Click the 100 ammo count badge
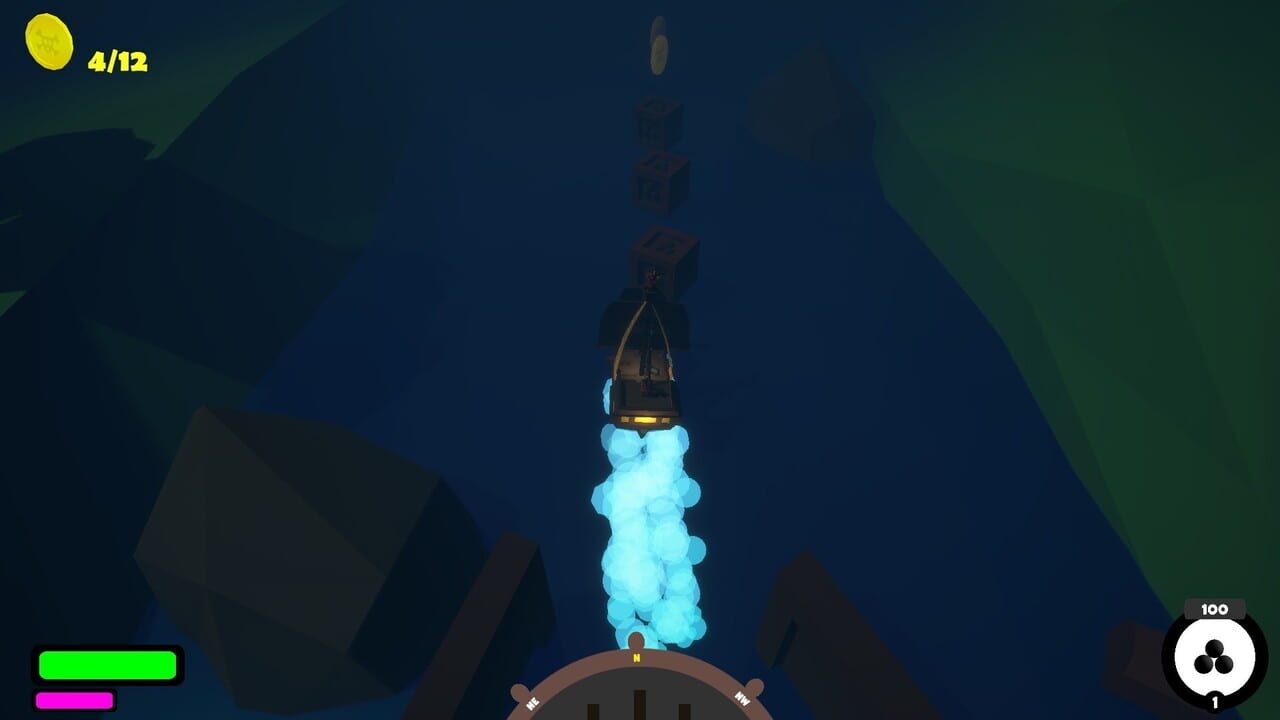Screen dimensions: 1280x720 click(x=1214, y=609)
